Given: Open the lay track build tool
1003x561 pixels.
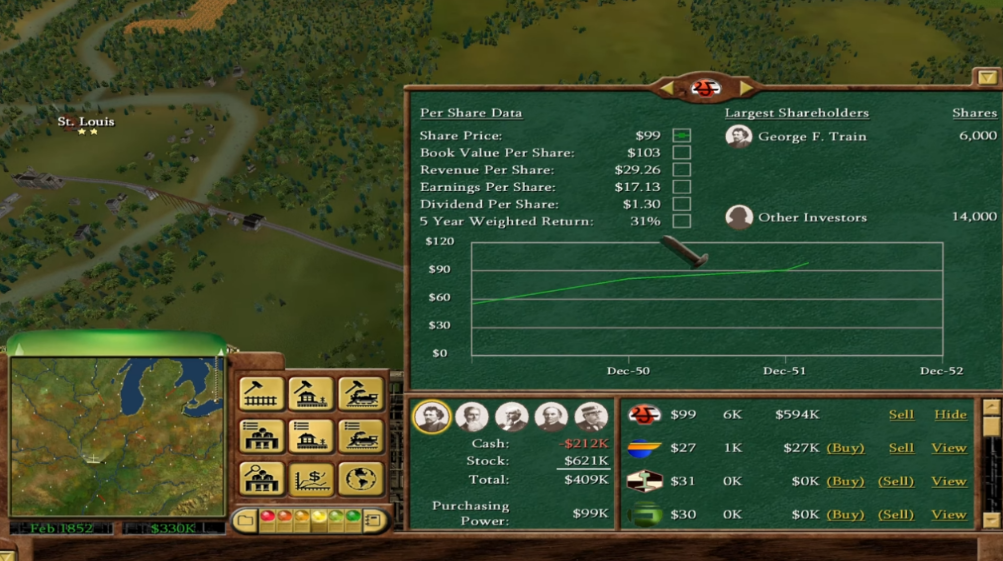Looking at the screenshot, I should tap(261, 394).
